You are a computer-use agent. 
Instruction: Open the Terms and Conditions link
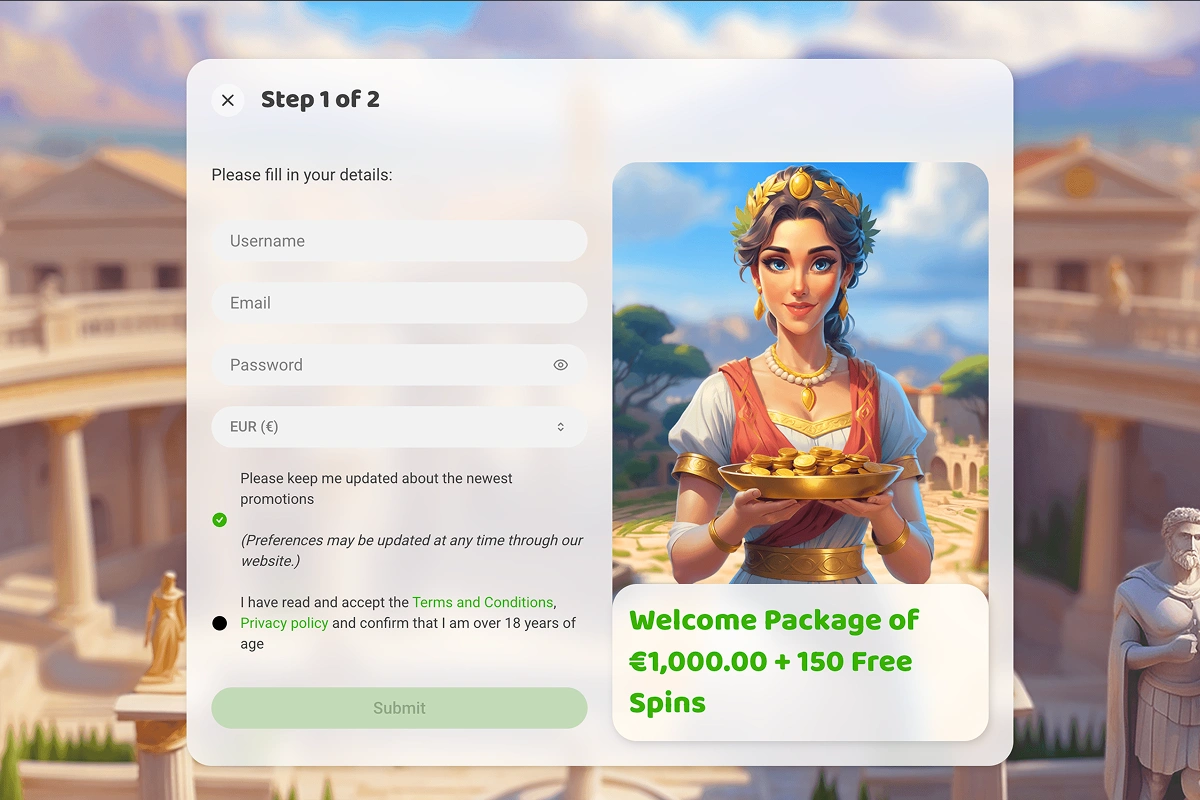[482, 602]
